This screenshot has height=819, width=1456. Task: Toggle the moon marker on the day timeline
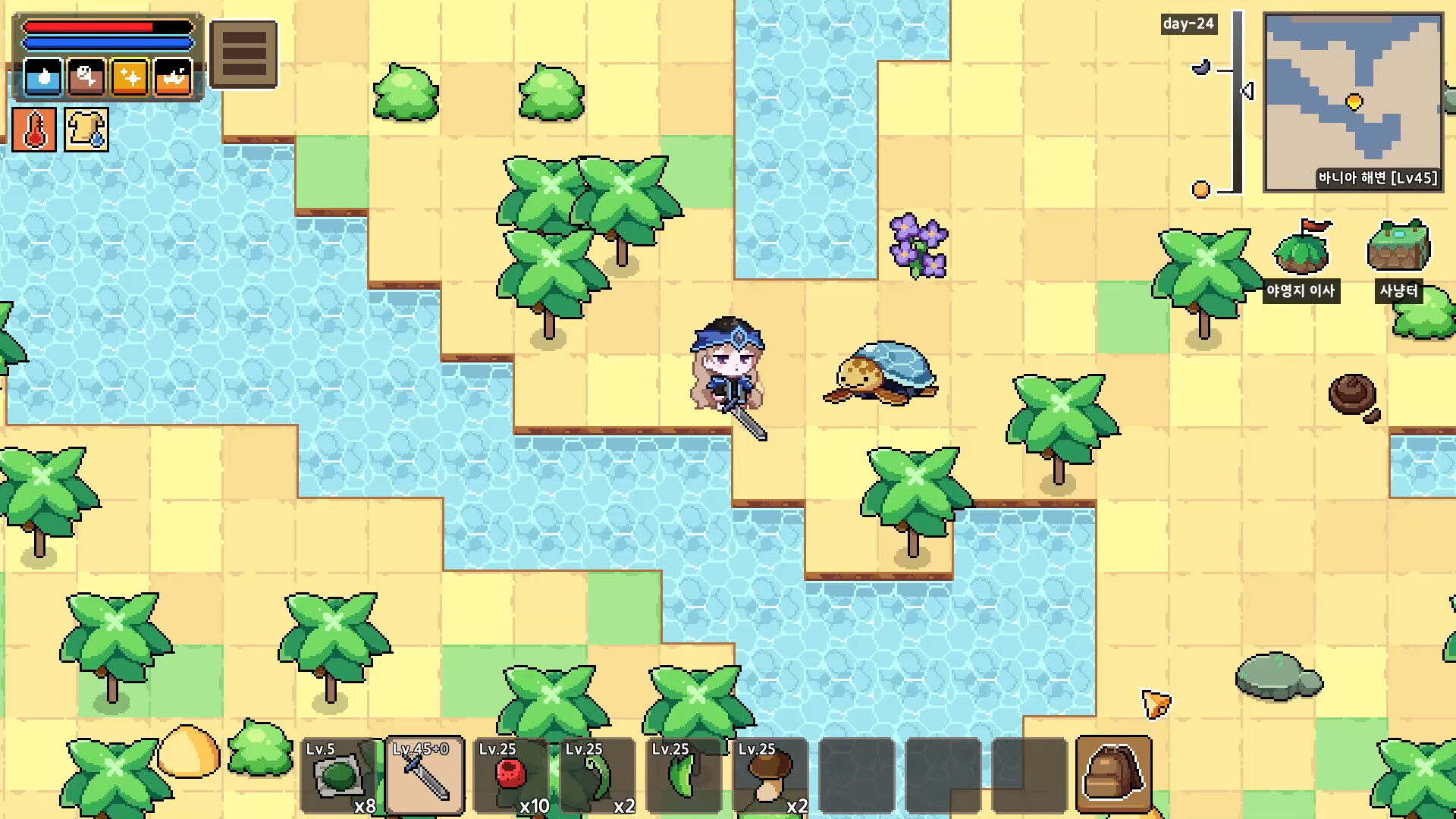(1200, 68)
